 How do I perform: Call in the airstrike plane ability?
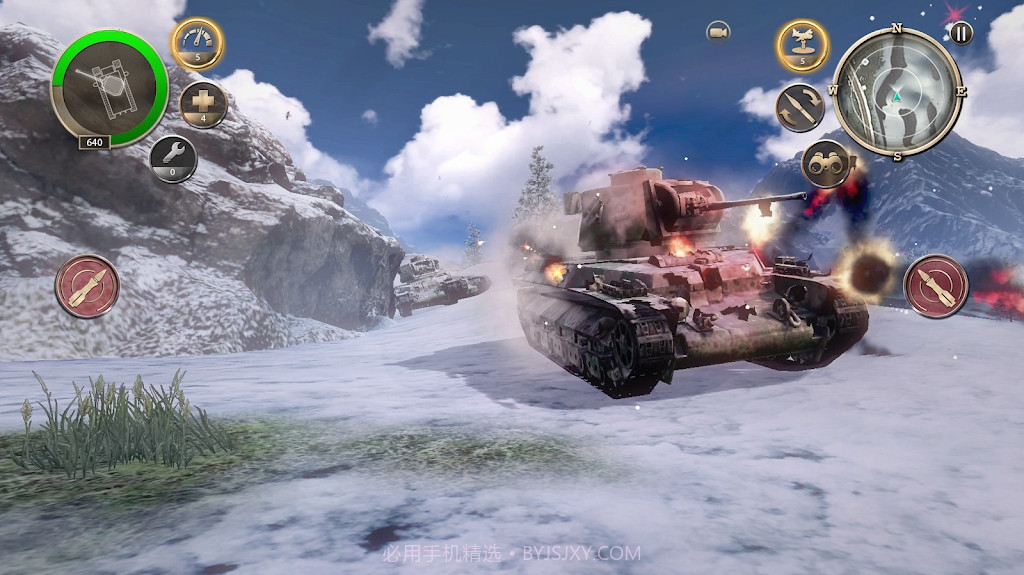point(801,44)
